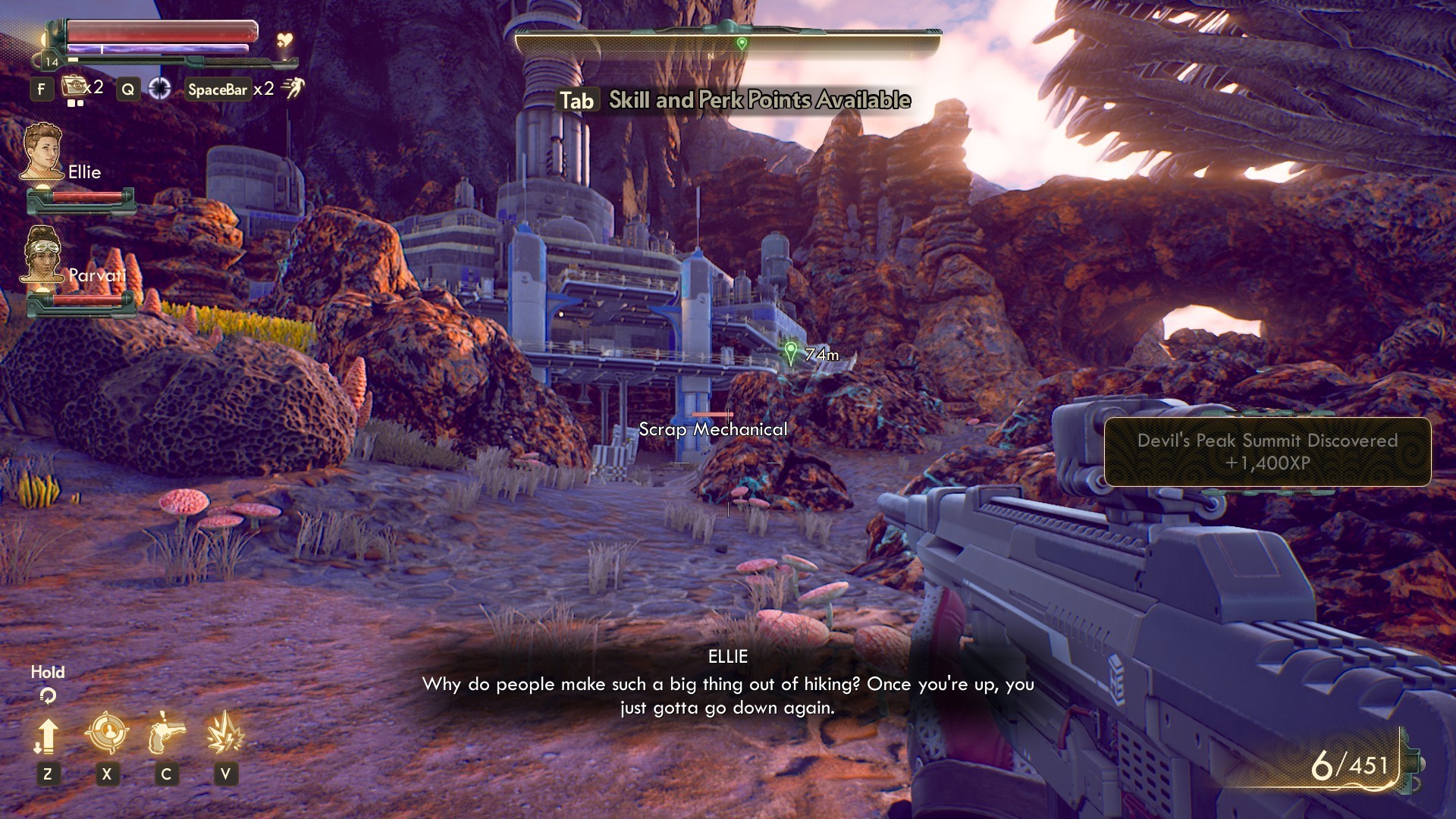This screenshot has width=1456, height=819.
Task: Click the green waypoint marker labeled 74m
Action: tap(791, 353)
